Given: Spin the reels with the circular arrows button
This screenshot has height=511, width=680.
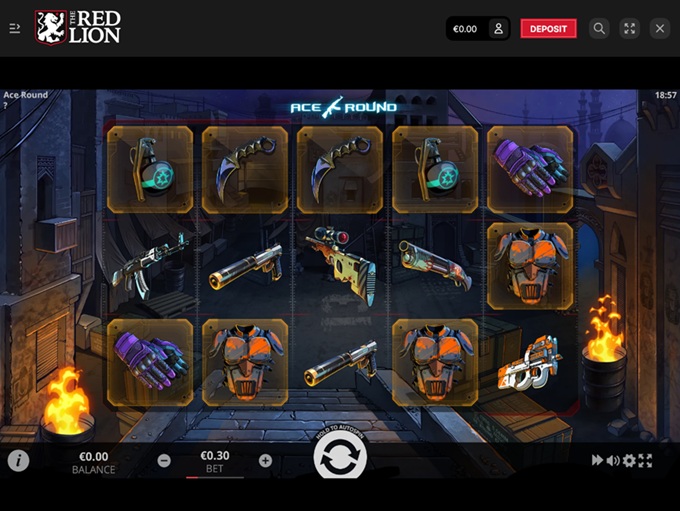Looking at the screenshot, I should point(340,459).
